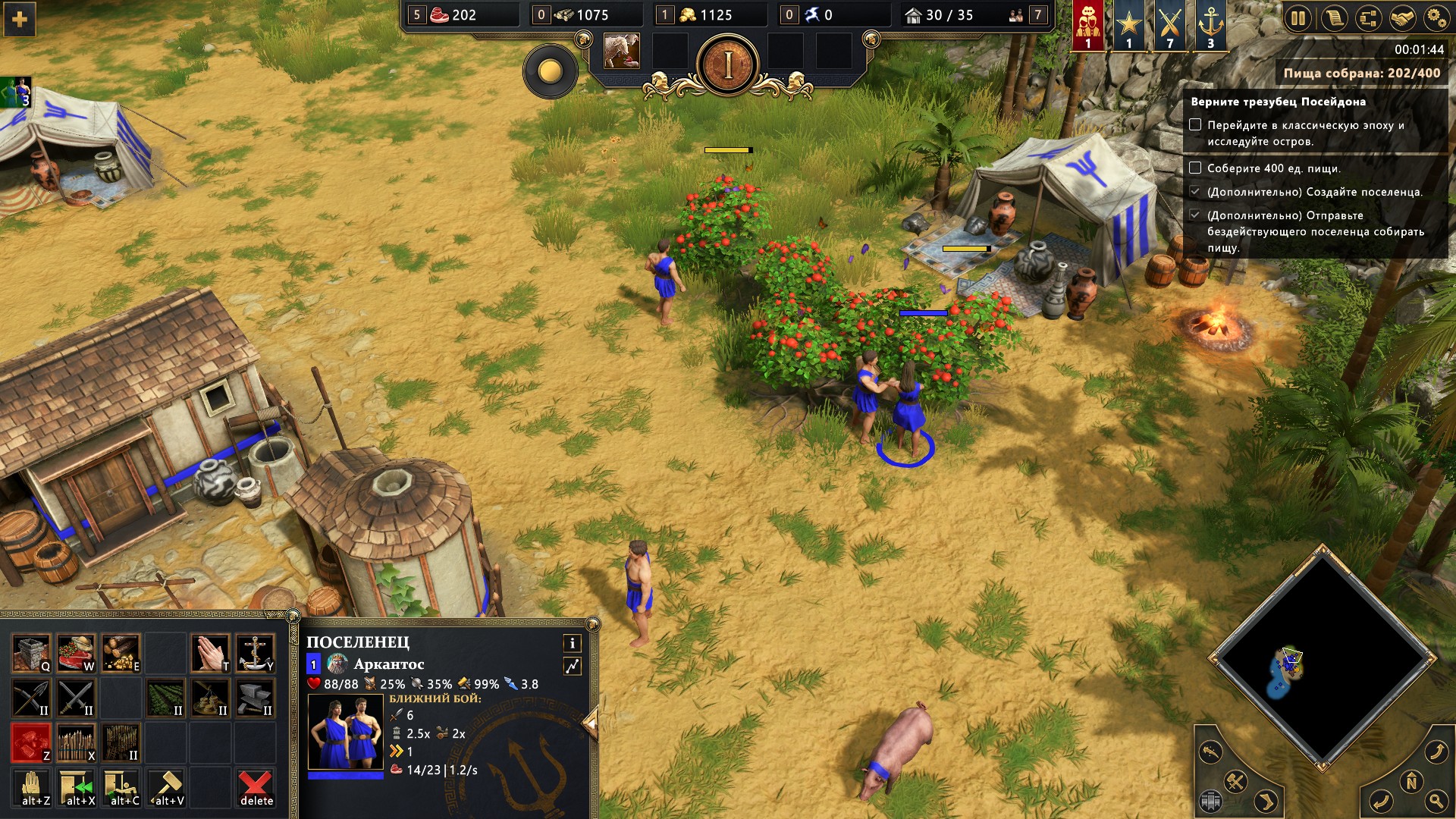Image resolution: width=1456 pixels, height=819 pixels.
Task: Click the golden hammer repair command
Action: (x=167, y=787)
